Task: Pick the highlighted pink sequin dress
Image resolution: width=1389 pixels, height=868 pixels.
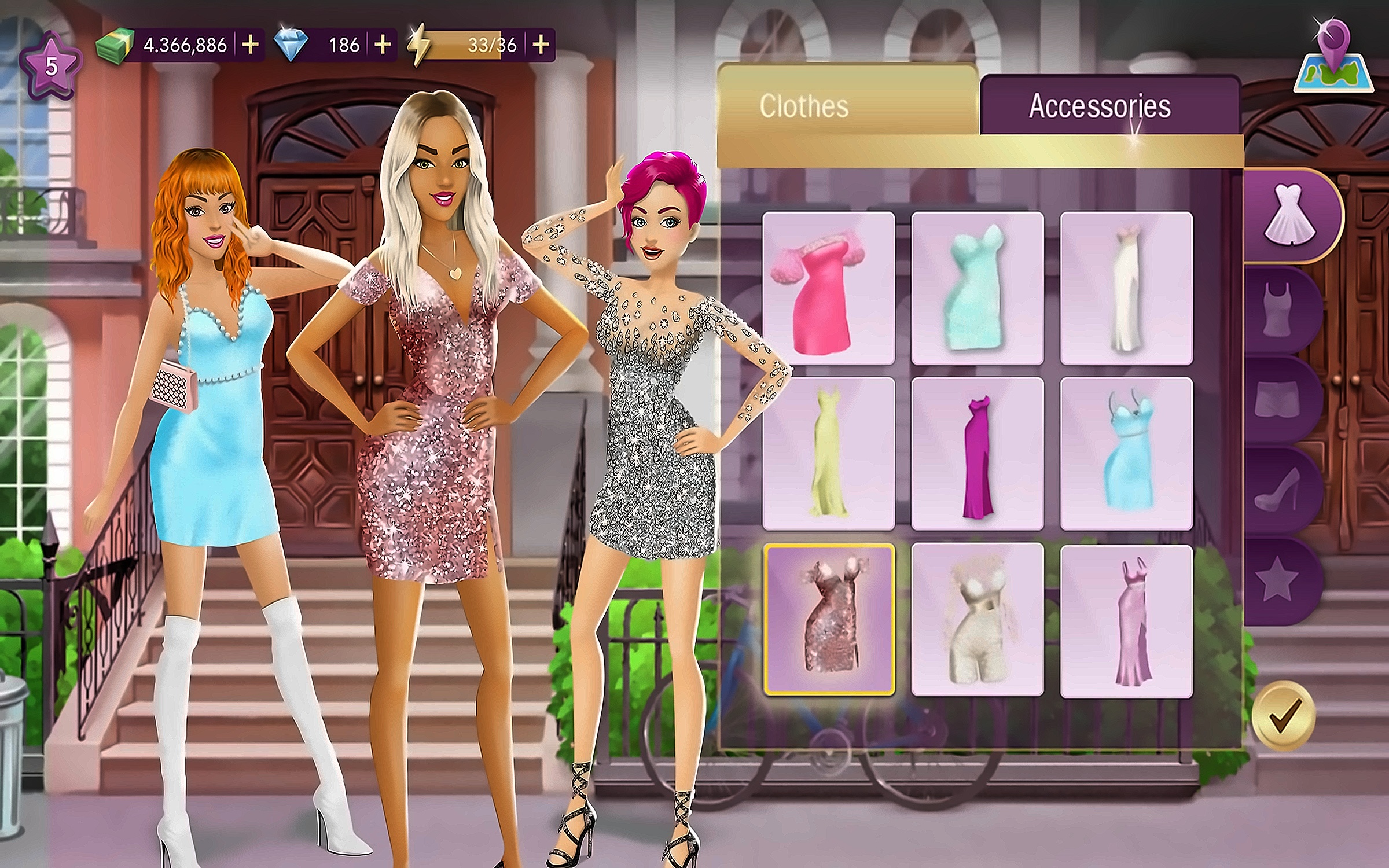Action: (828, 619)
